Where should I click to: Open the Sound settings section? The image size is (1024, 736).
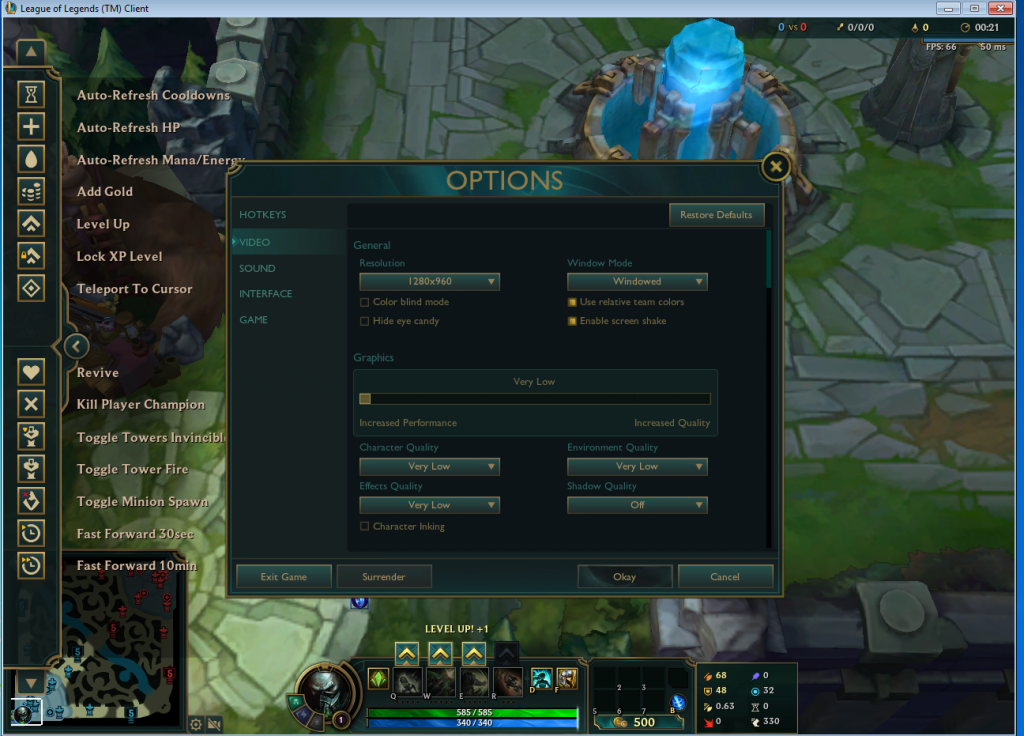click(257, 268)
